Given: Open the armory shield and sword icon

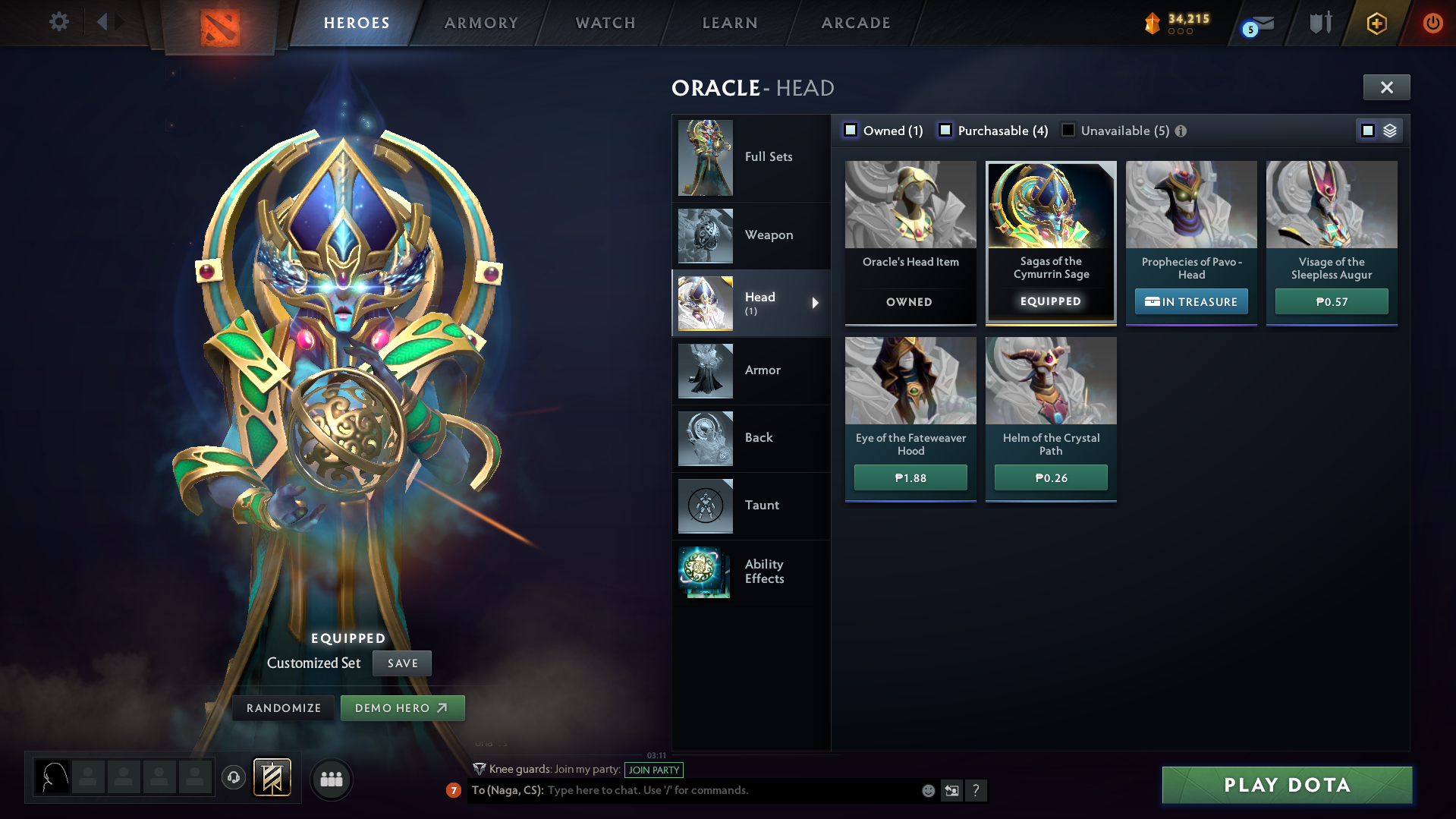Looking at the screenshot, I should 1320,23.
